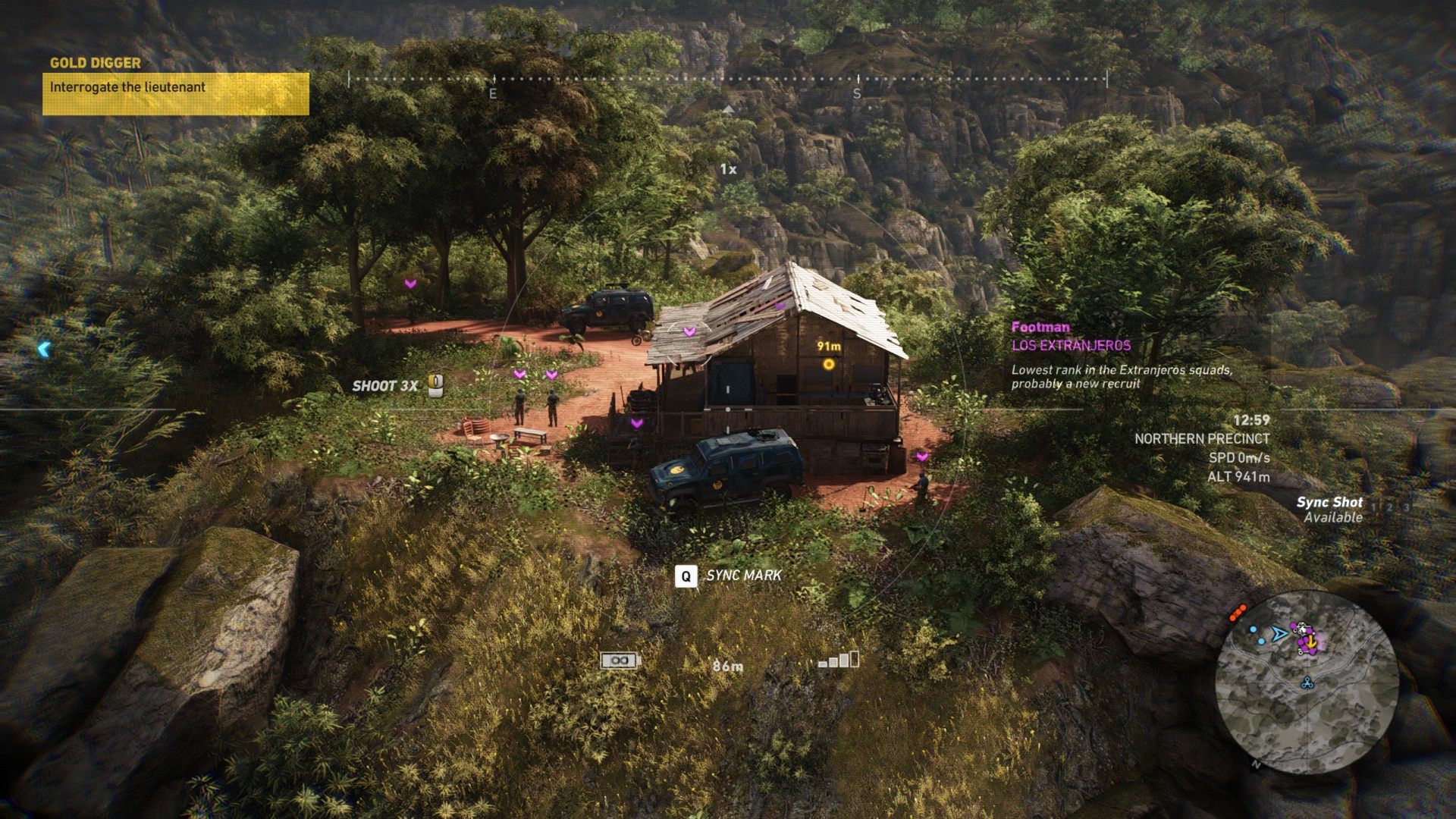Click the compass heading bar

pos(727,79)
